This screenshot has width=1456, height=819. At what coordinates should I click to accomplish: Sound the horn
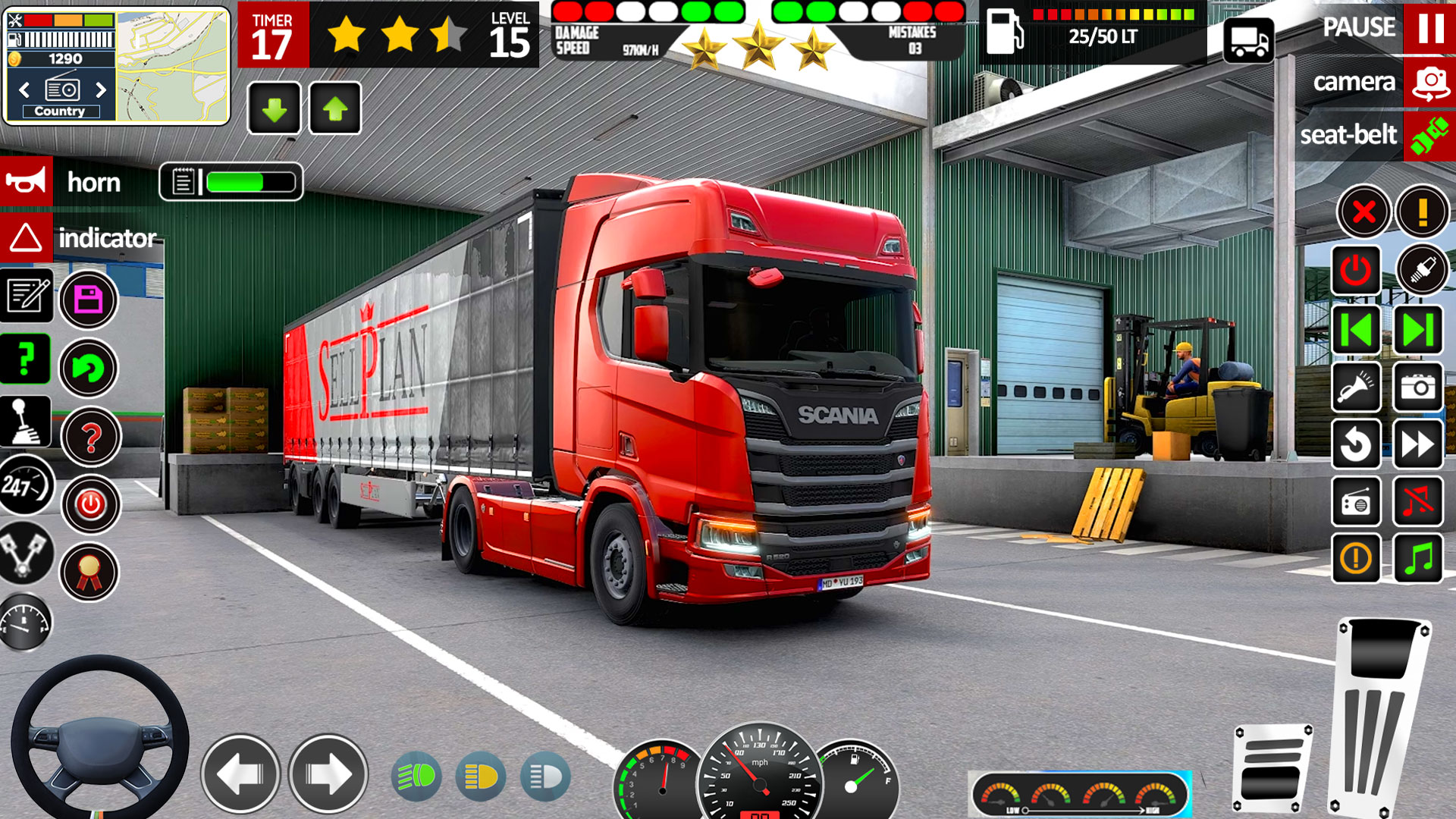[27, 182]
